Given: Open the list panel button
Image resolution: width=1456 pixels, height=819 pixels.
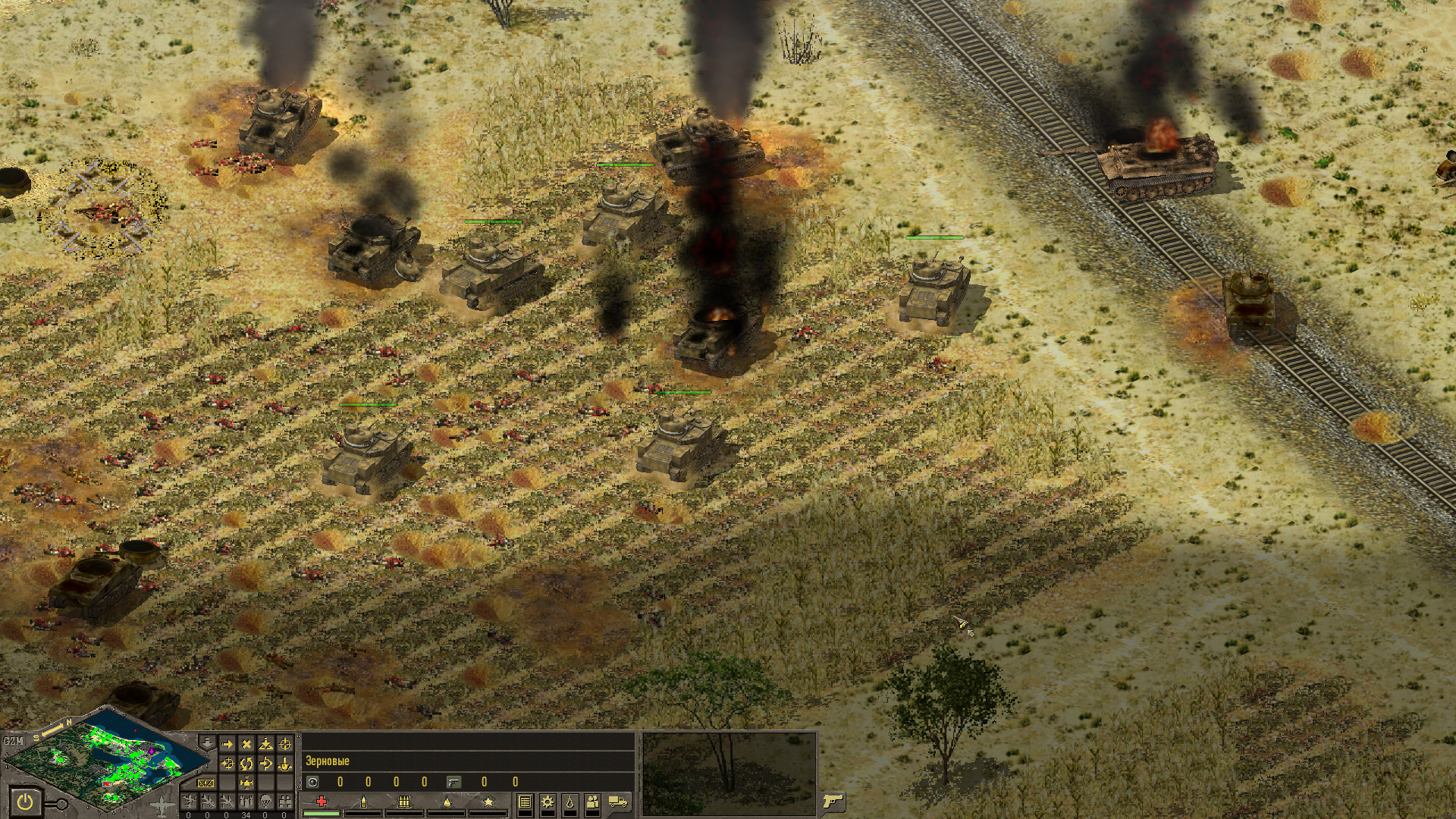Looking at the screenshot, I should click(x=525, y=802).
